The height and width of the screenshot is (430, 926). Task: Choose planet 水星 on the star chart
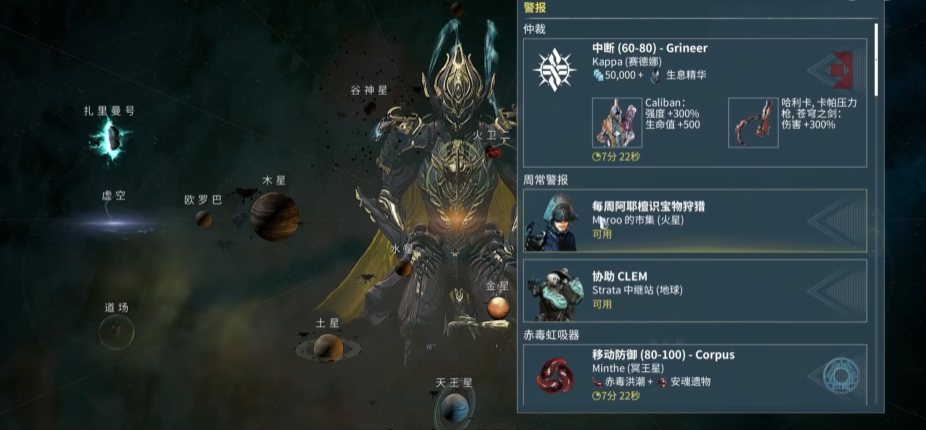click(x=402, y=267)
